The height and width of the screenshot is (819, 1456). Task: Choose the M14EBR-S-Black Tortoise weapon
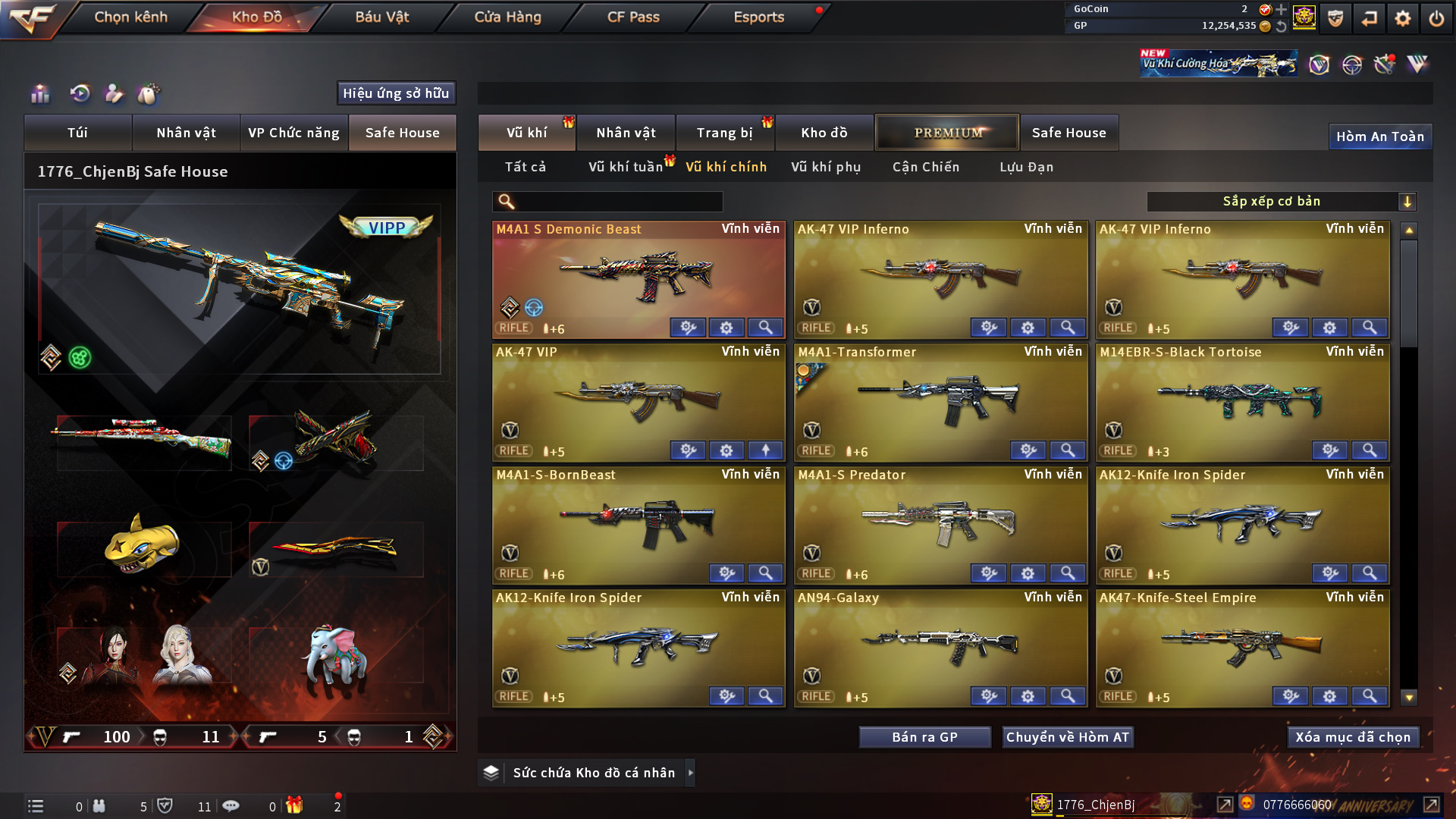[1242, 398]
